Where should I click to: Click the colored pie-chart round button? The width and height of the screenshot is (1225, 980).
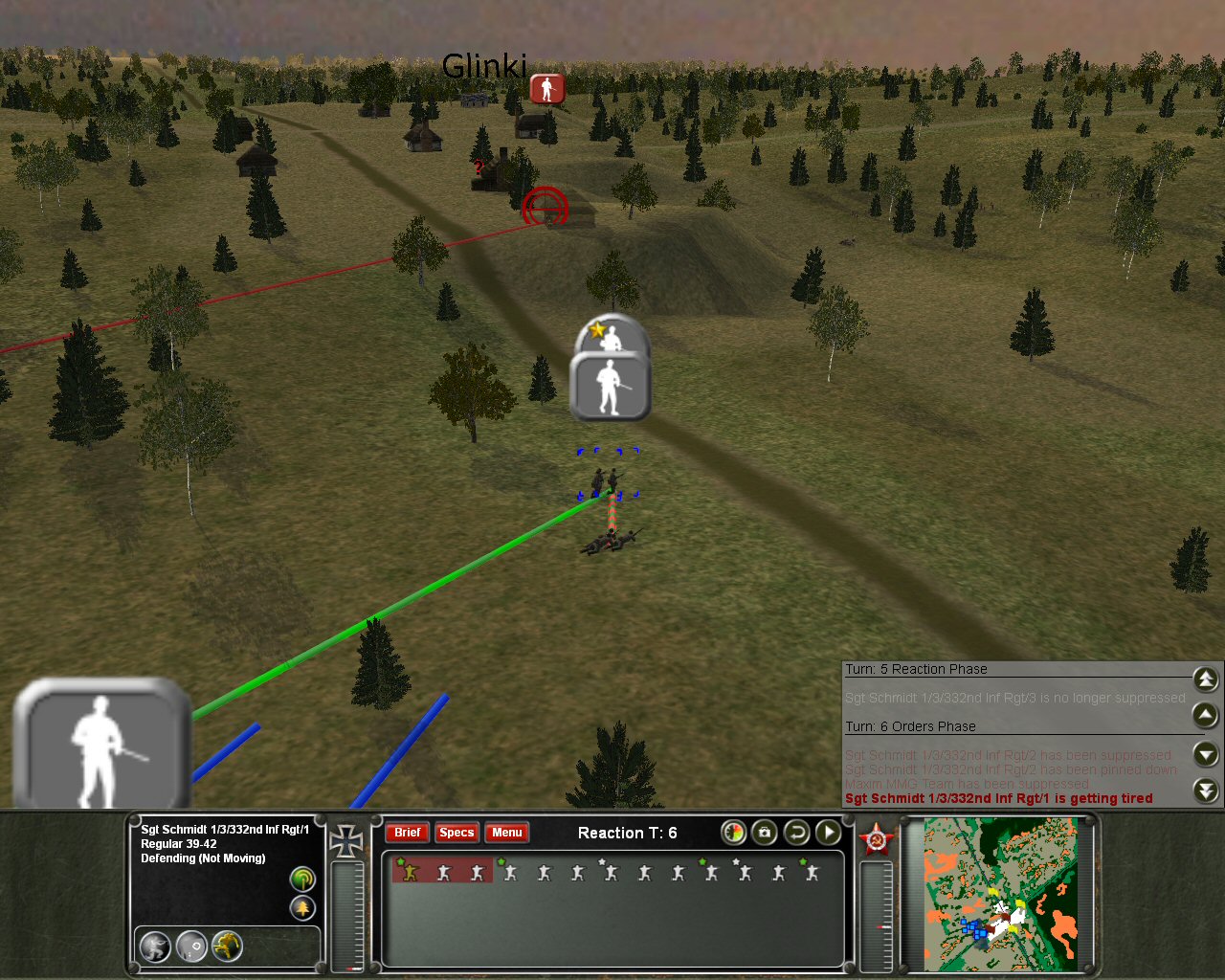(733, 833)
